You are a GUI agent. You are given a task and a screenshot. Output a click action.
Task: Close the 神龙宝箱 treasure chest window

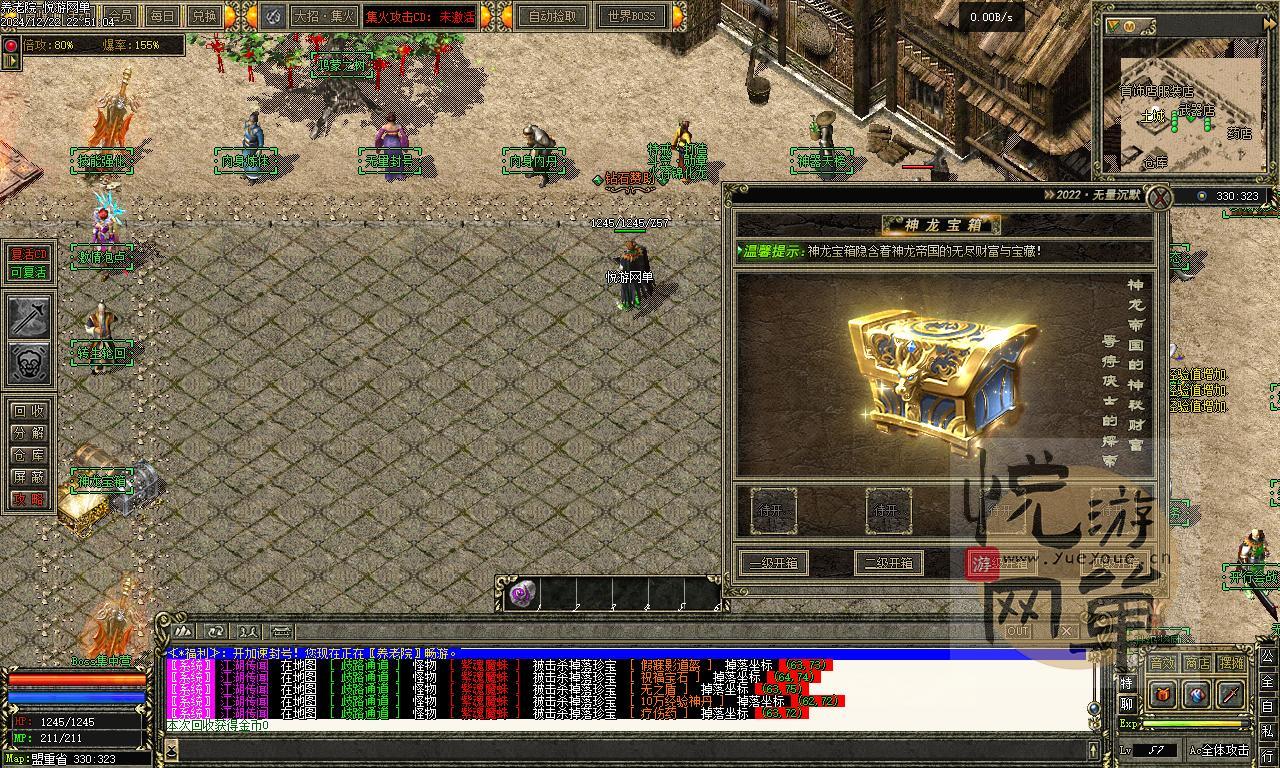[x=1158, y=196]
